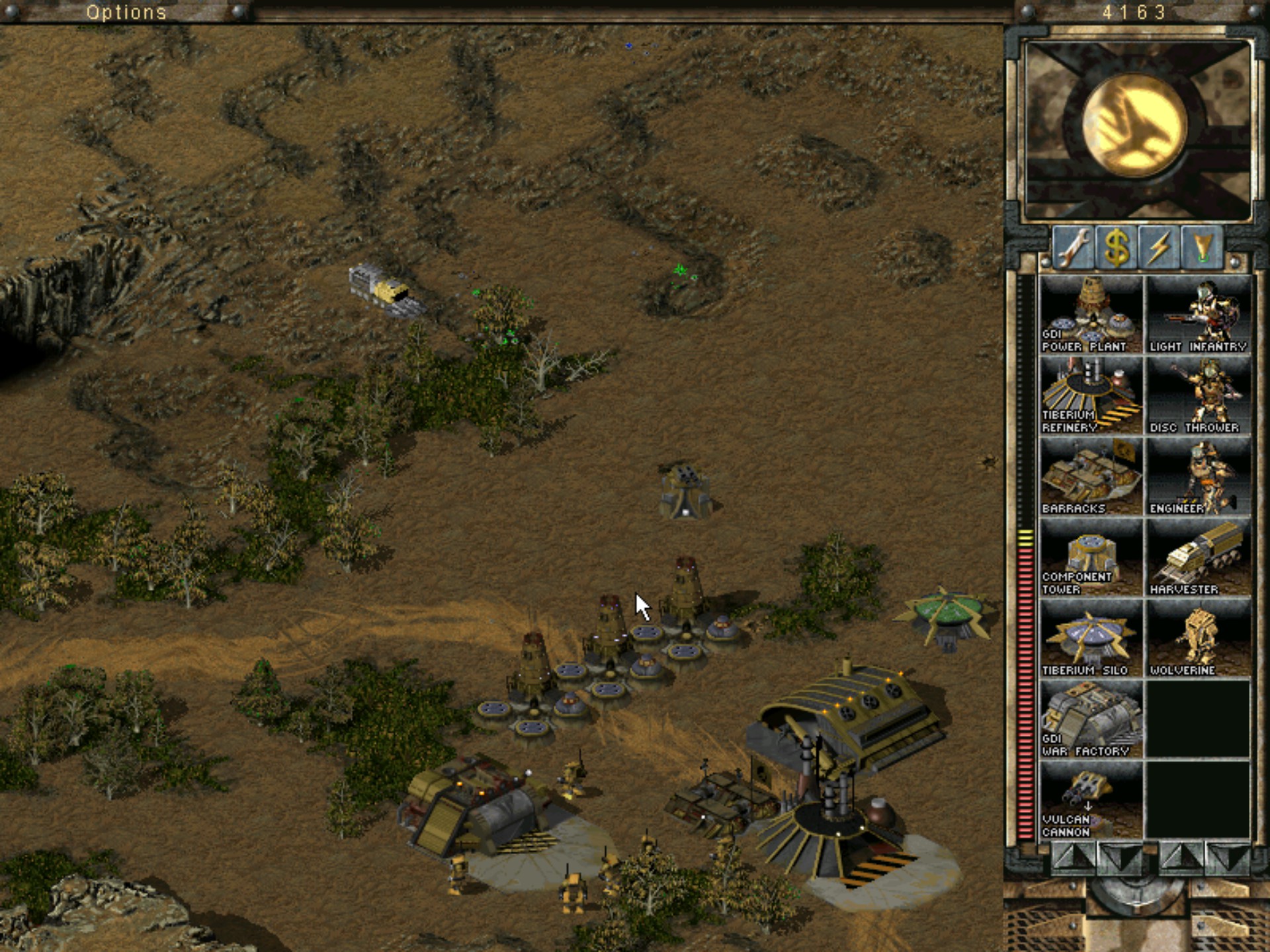Select the waypoint mode button
Image resolution: width=1270 pixels, height=952 pixels.
pyautogui.click(x=1202, y=248)
